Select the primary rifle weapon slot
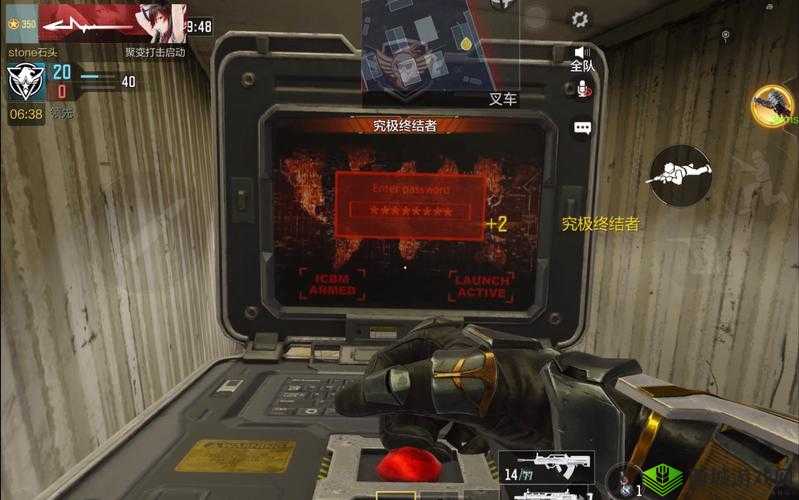The height and width of the screenshot is (500, 799). [546, 465]
